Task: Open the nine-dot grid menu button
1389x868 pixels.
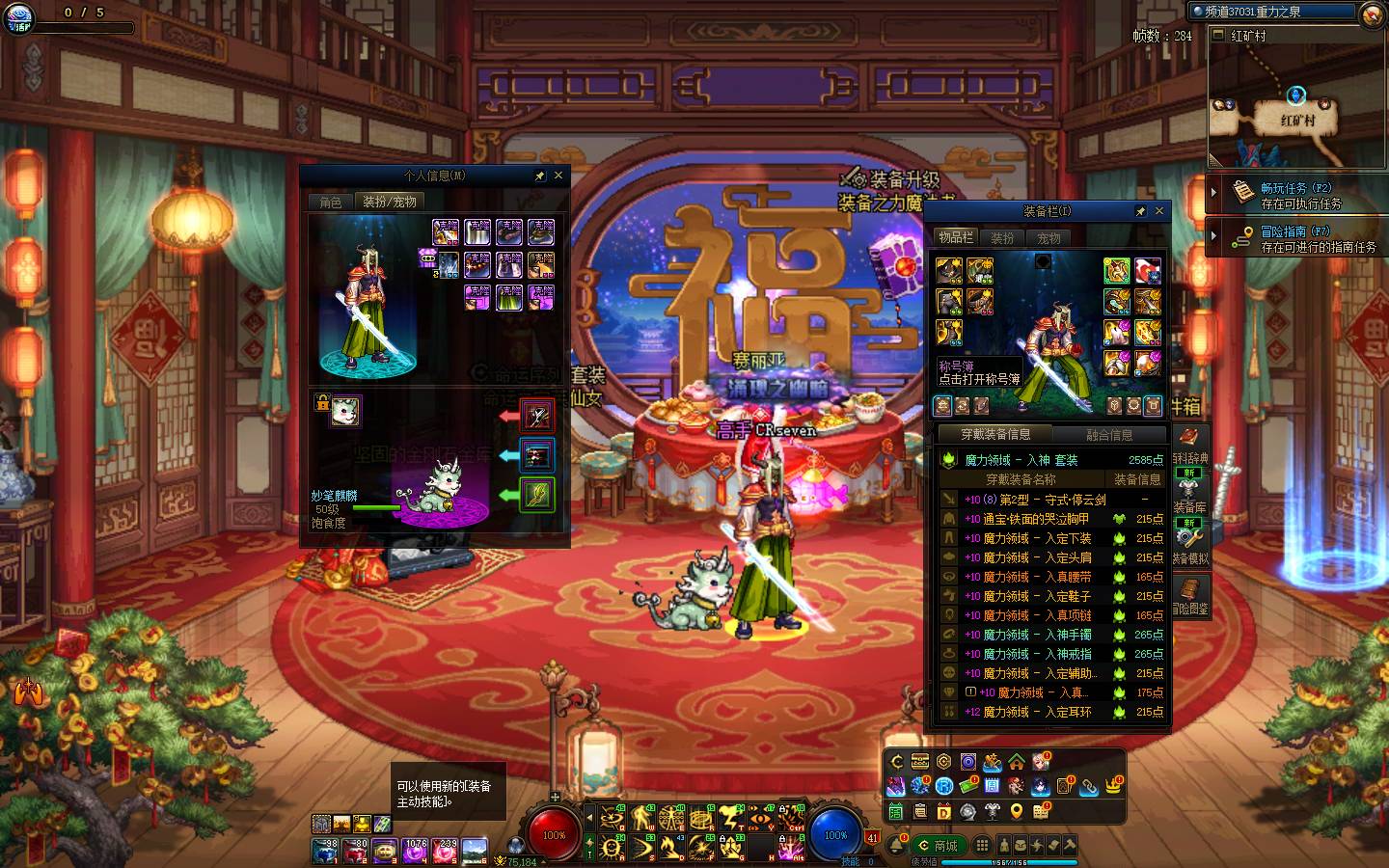Action: [x=981, y=846]
